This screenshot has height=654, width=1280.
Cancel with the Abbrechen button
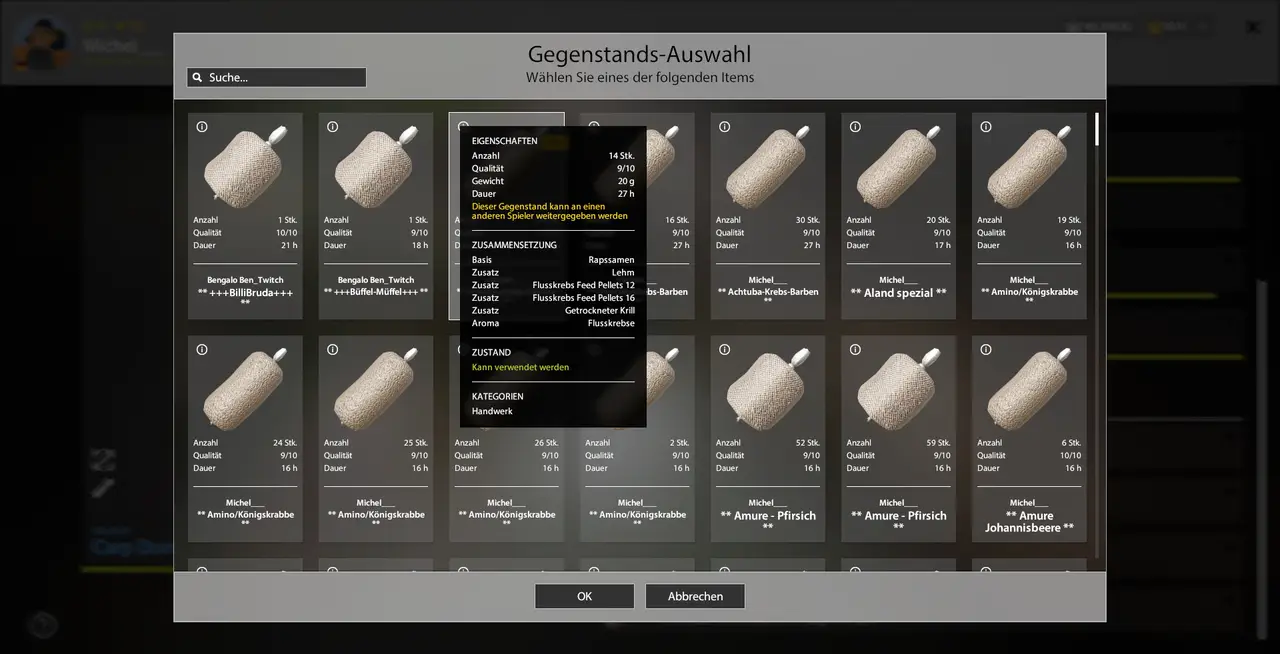[x=695, y=596]
